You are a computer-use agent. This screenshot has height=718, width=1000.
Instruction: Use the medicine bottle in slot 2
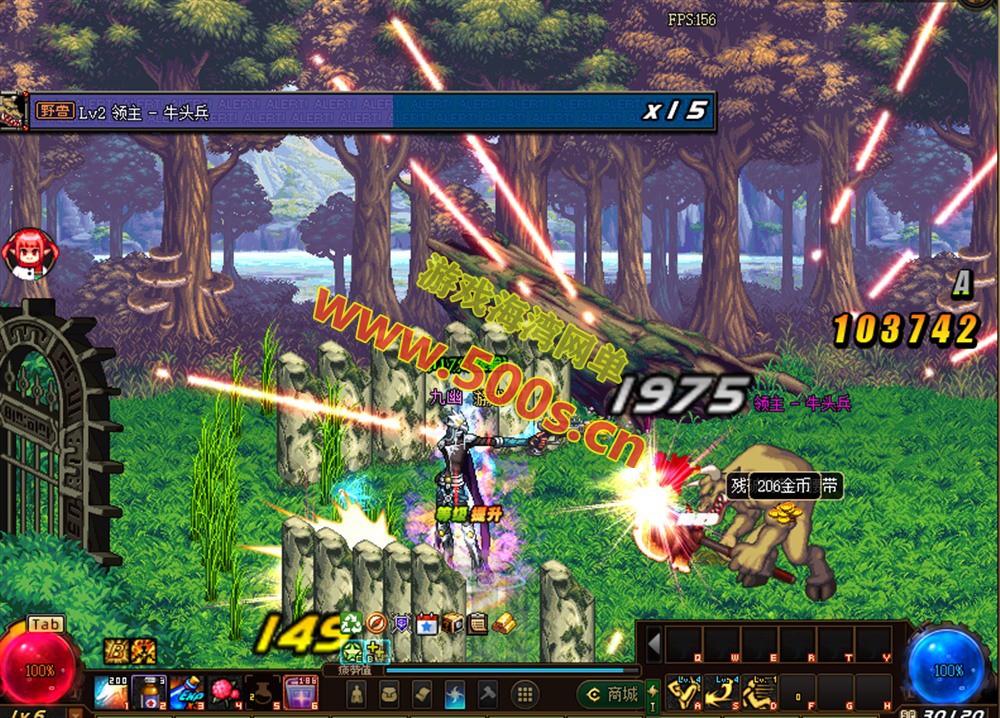click(x=146, y=692)
